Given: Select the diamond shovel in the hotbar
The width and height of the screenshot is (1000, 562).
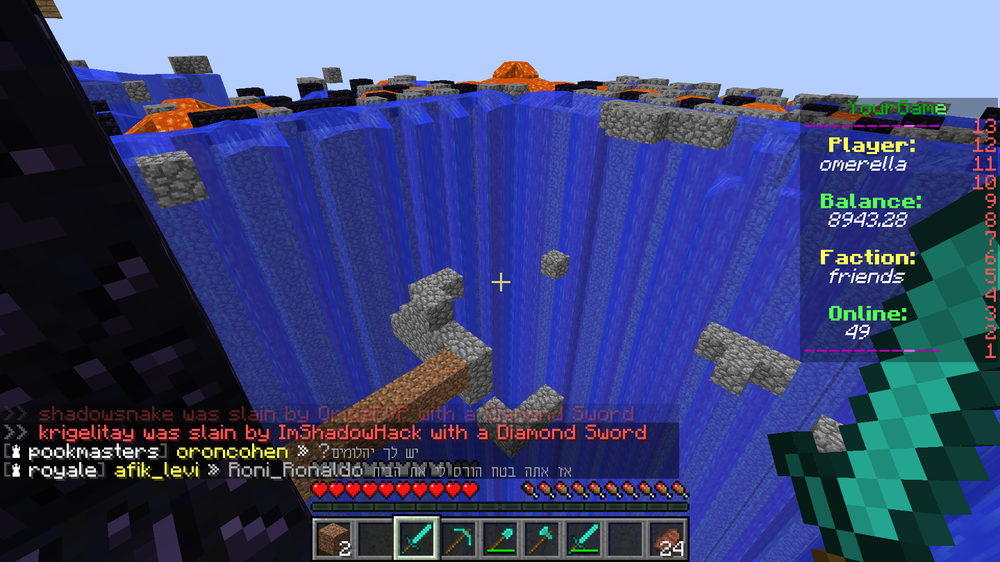Looking at the screenshot, I should pyautogui.click(x=500, y=538).
